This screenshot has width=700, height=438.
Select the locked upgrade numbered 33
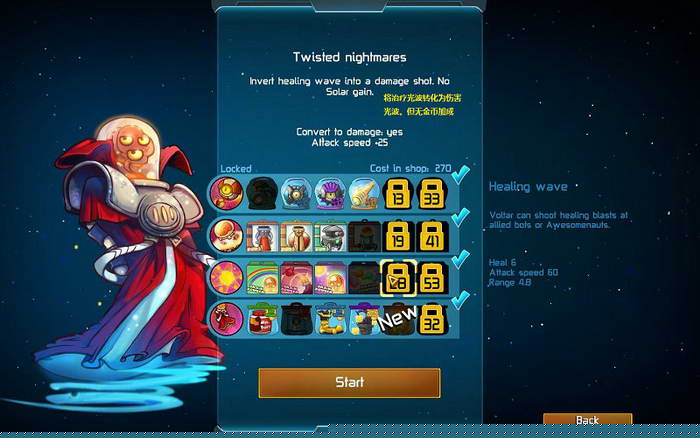[x=432, y=192]
